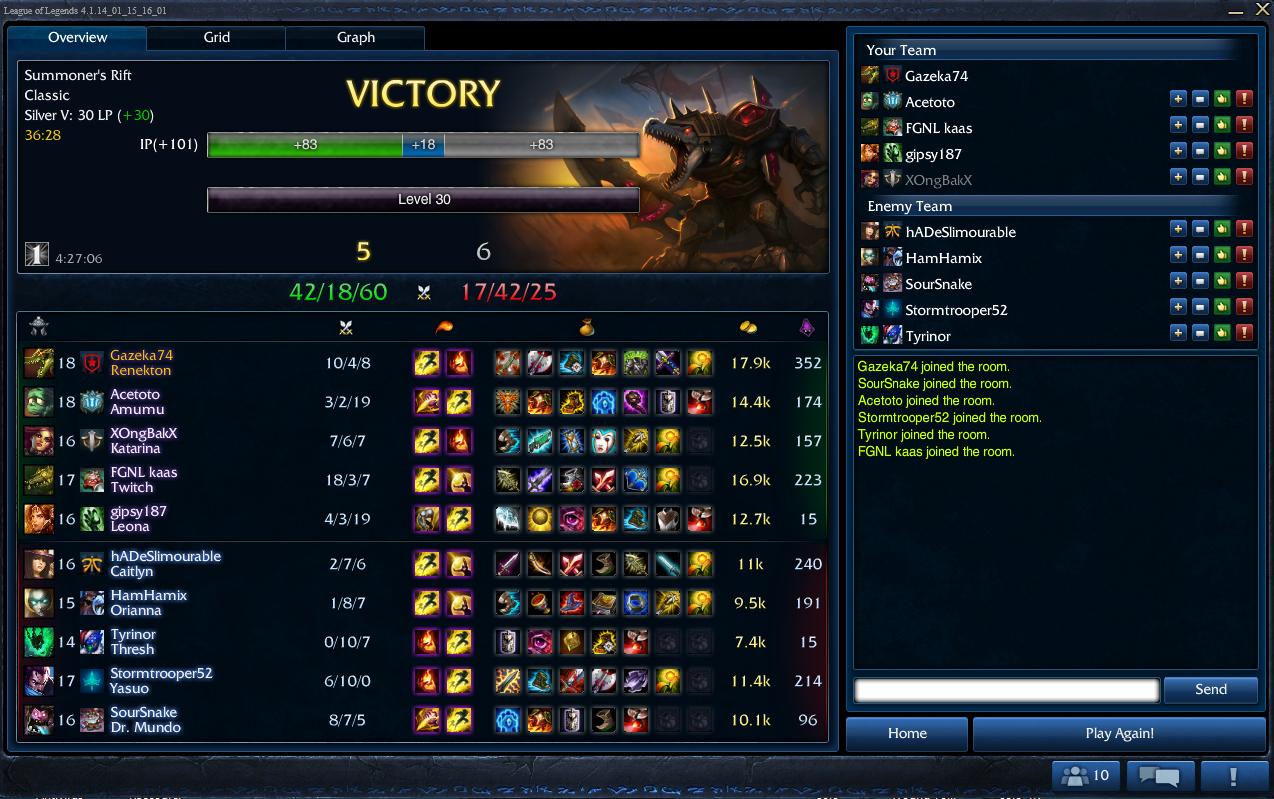Select Stormtrooper52 Yasuo row in scoreboard
The image size is (1274, 799).
(421, 681)
